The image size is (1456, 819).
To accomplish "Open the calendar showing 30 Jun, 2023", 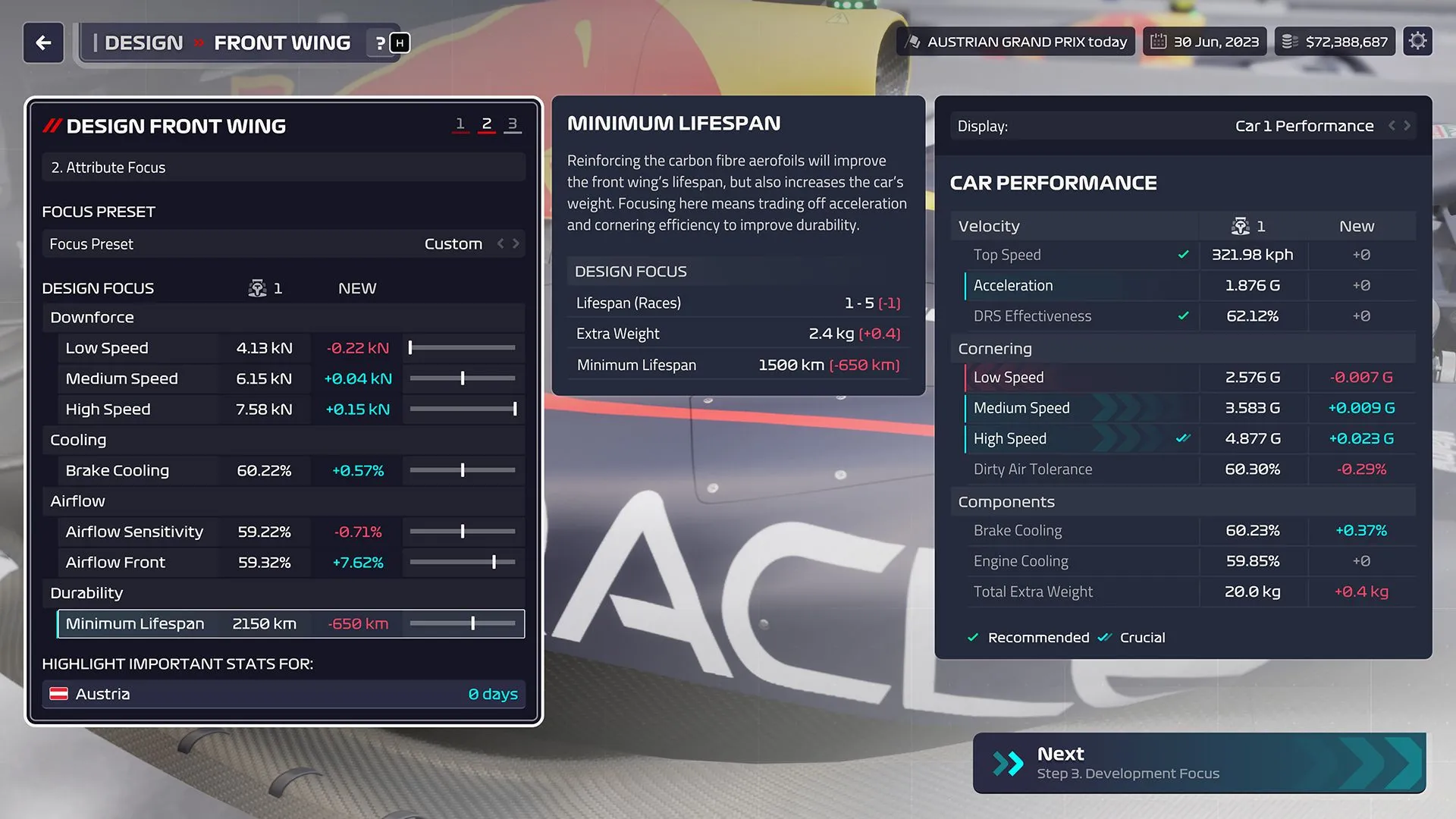I will 1204,42.
